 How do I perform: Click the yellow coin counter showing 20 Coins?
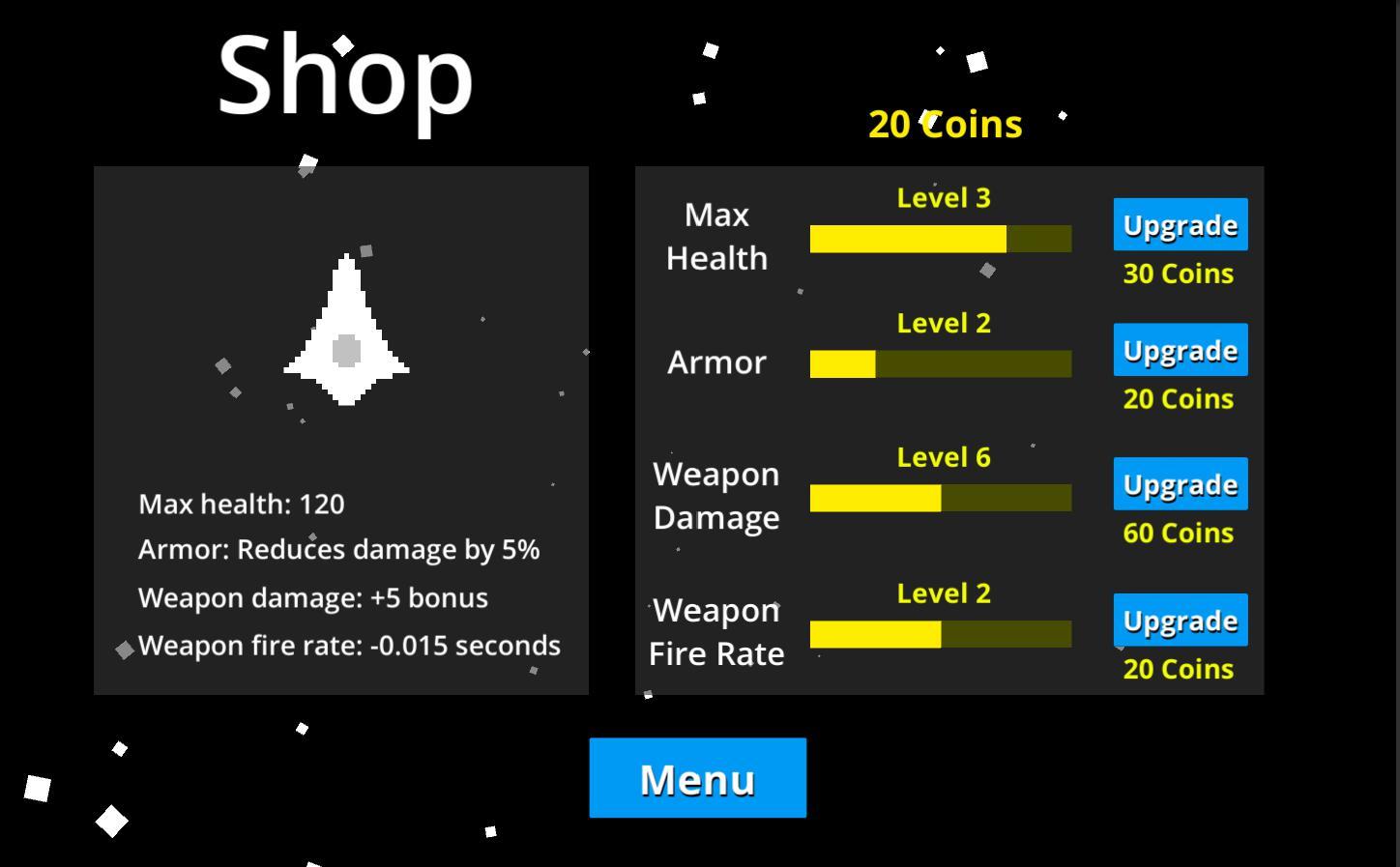tap(945, 124)
